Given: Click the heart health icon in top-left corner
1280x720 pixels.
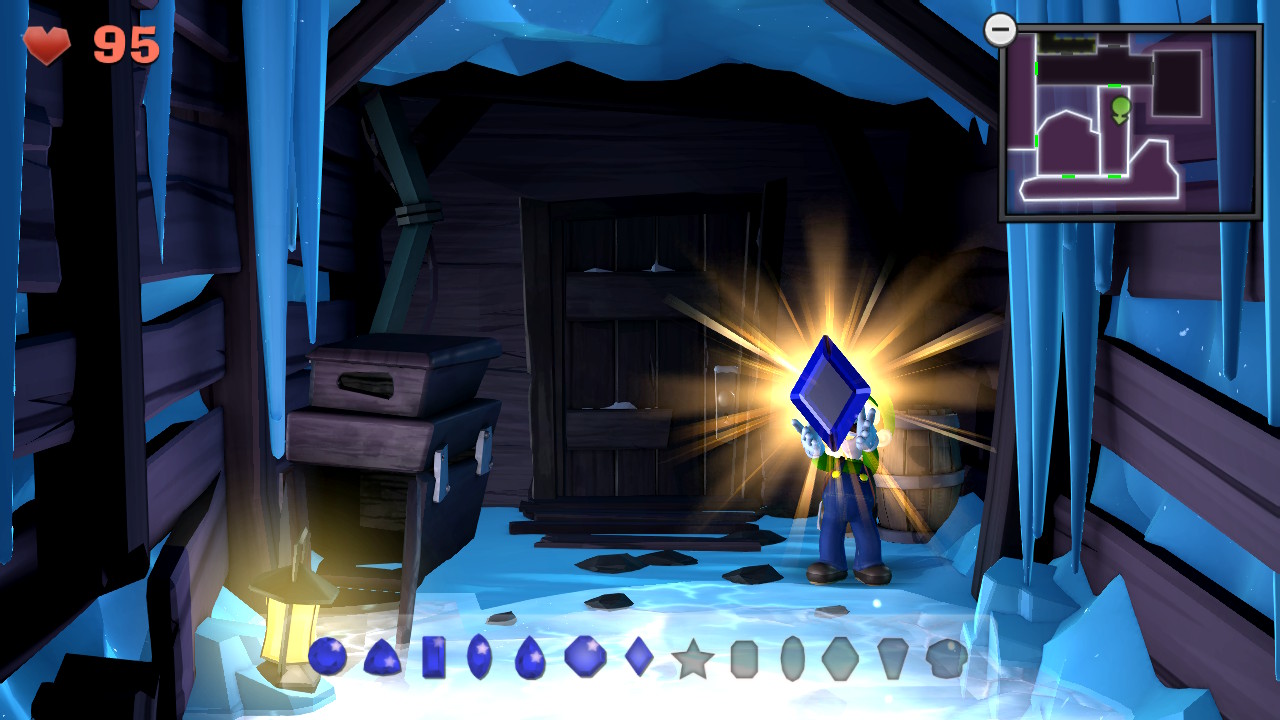Looking at the screenshot, I should (47, 44).
